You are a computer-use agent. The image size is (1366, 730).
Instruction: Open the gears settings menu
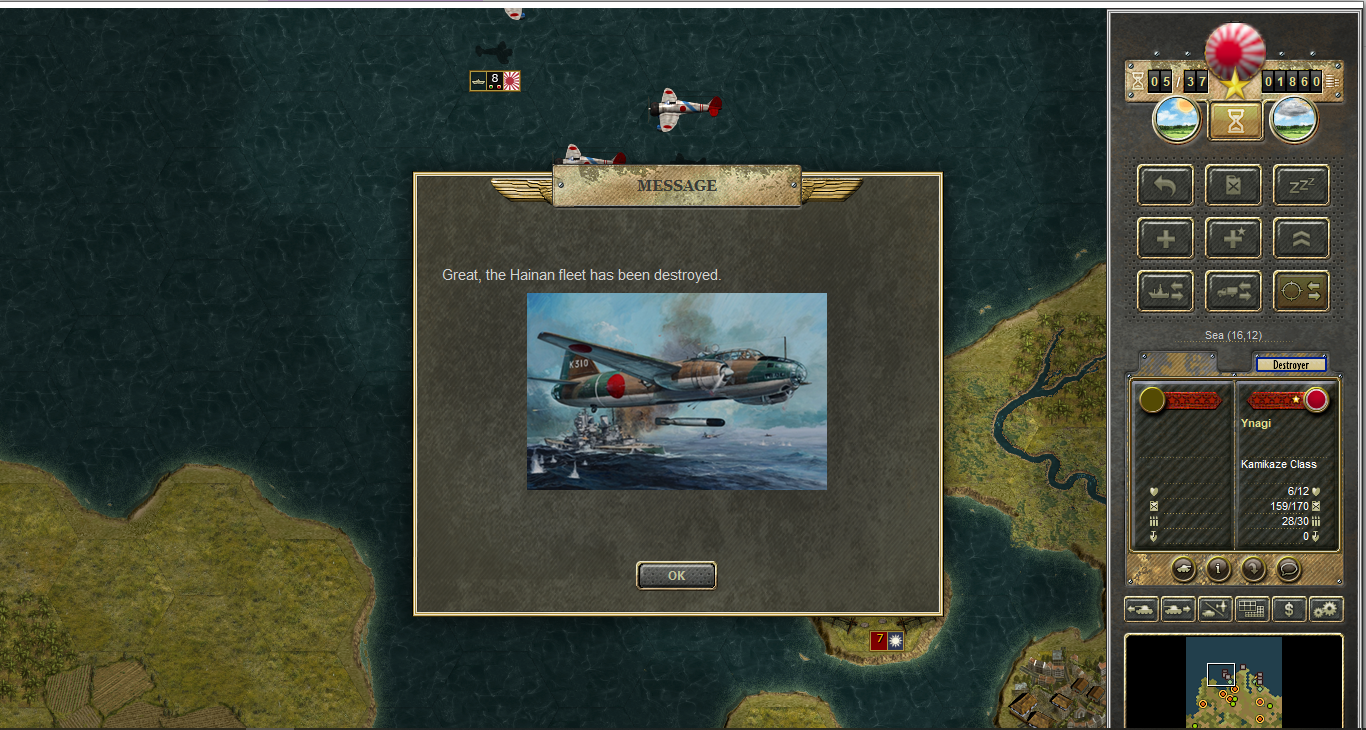coord(1326,608)
